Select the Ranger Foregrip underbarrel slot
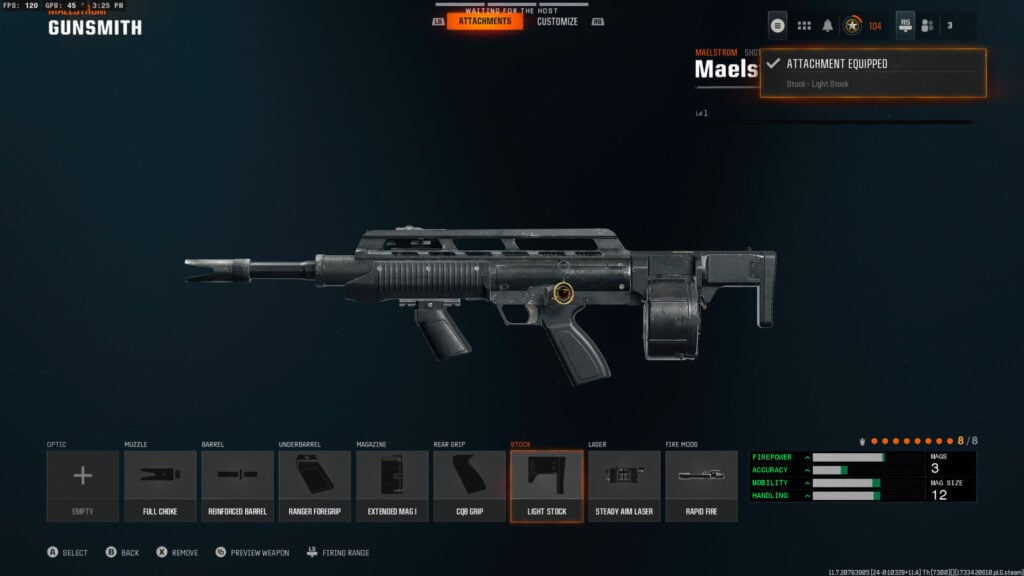1024x576 pixels. [315, 485]
